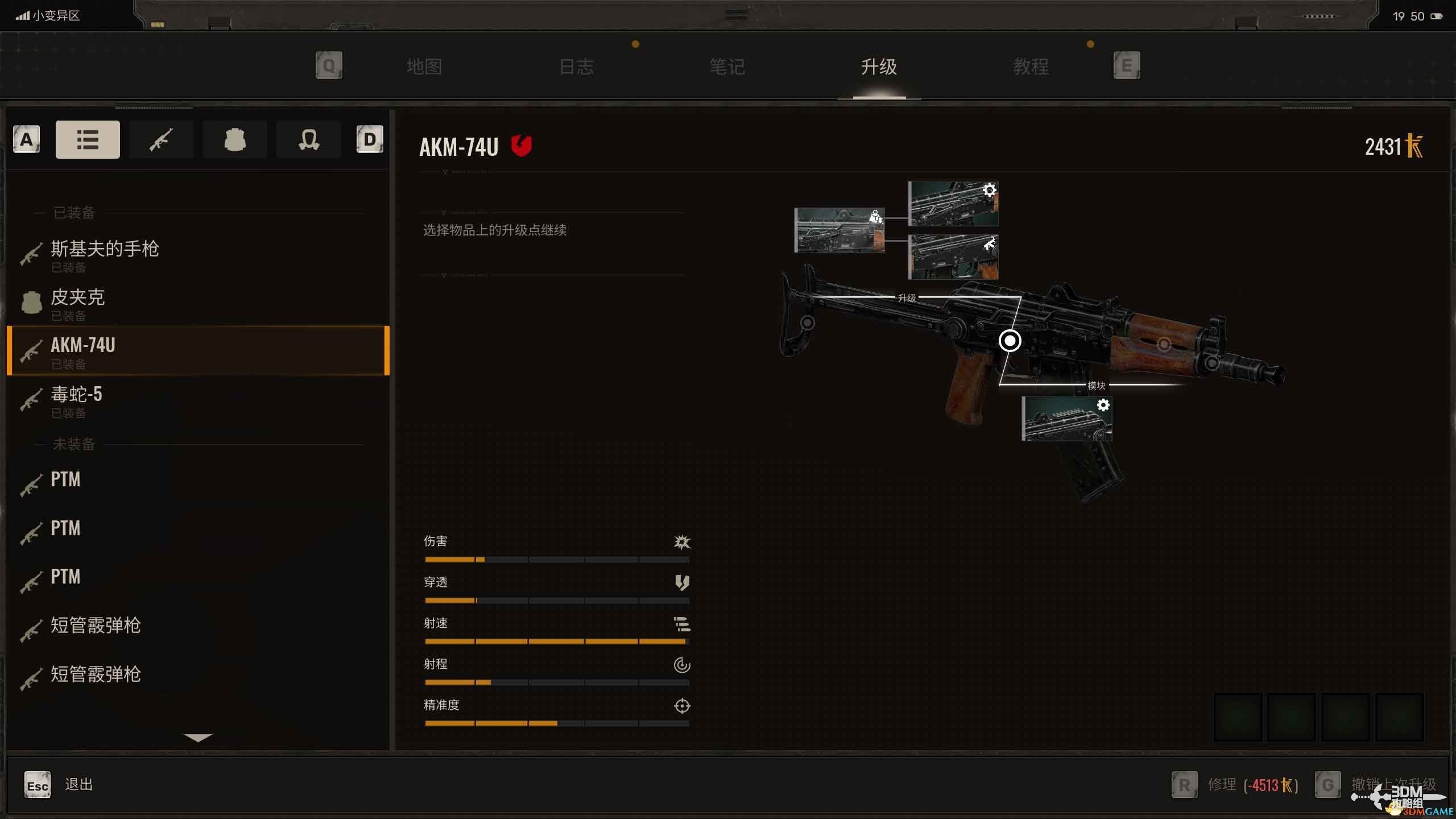1456x819 pixels.
Task: Select the all-items list filter
Action: (88, 139)
